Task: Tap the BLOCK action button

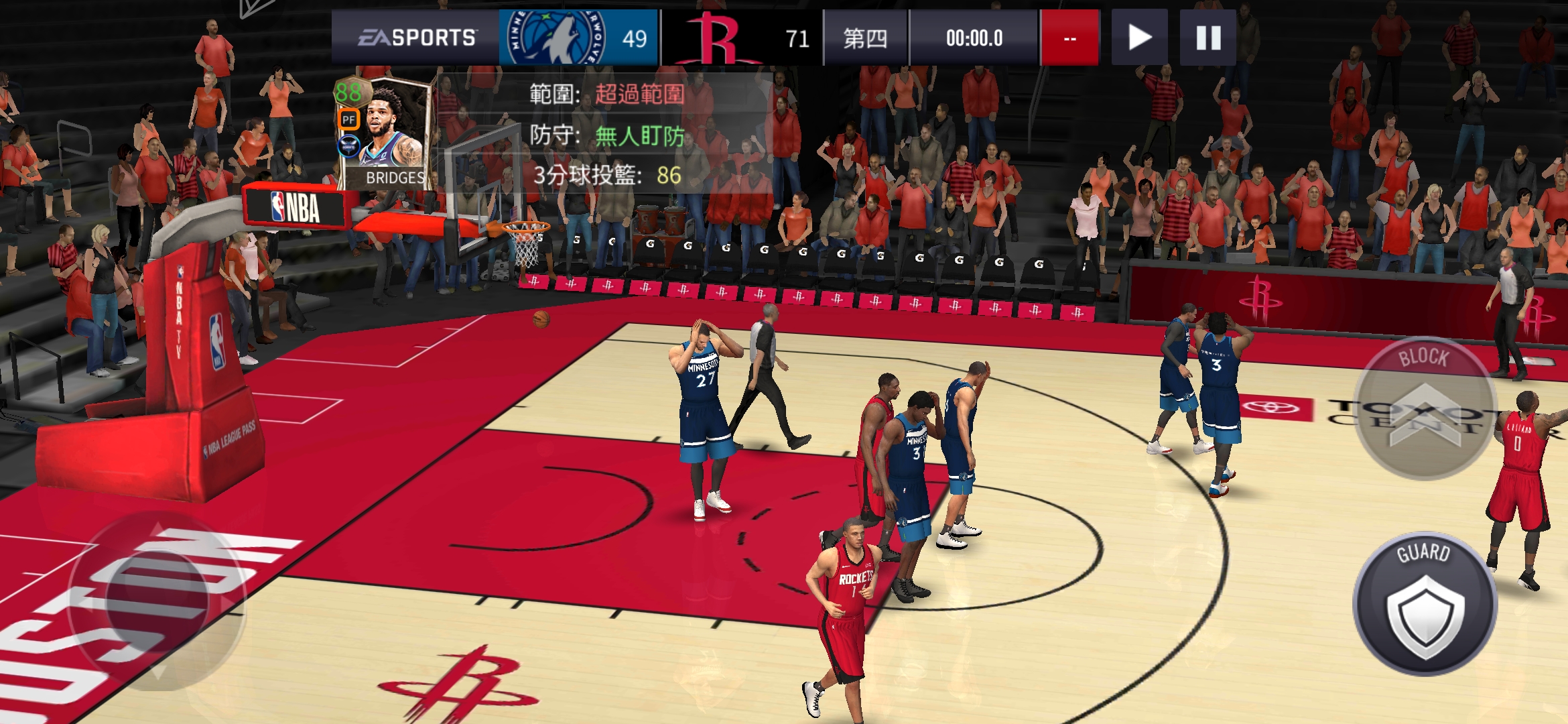Action: pyautogui.click(x=1425, y=408)
